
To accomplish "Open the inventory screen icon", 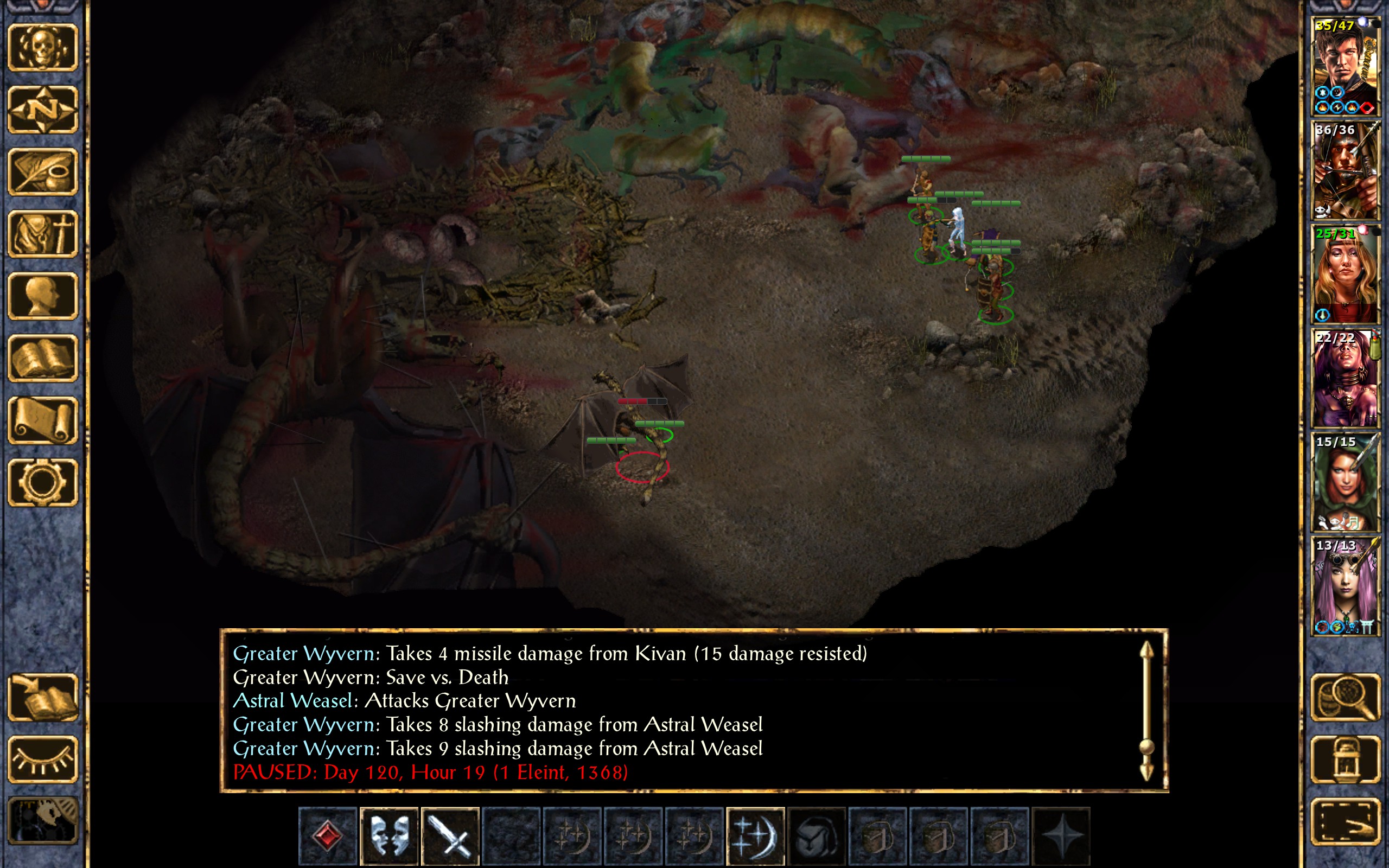I will (x=43, y=234).
